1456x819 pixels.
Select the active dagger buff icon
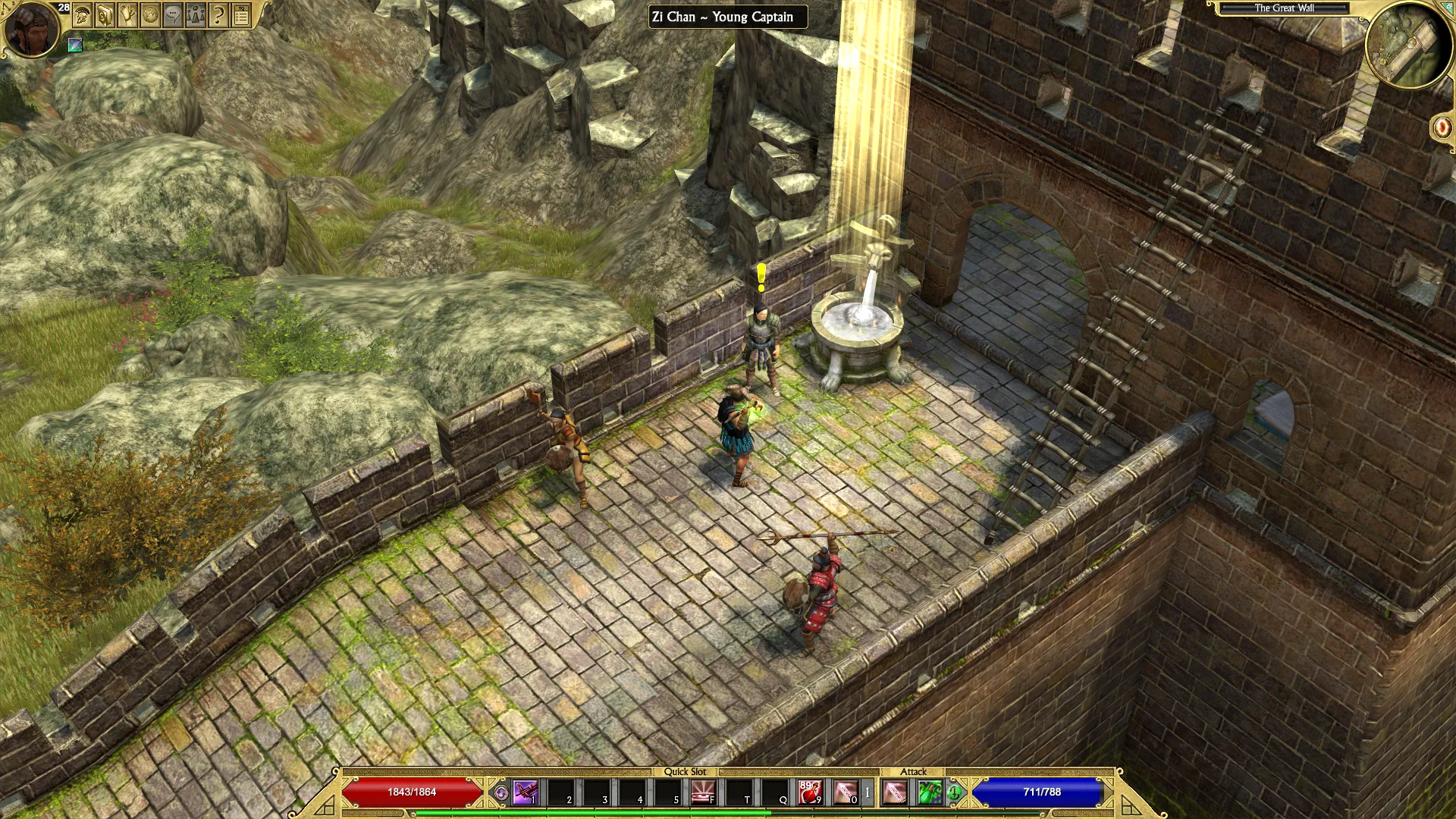[x=75, y=45]
